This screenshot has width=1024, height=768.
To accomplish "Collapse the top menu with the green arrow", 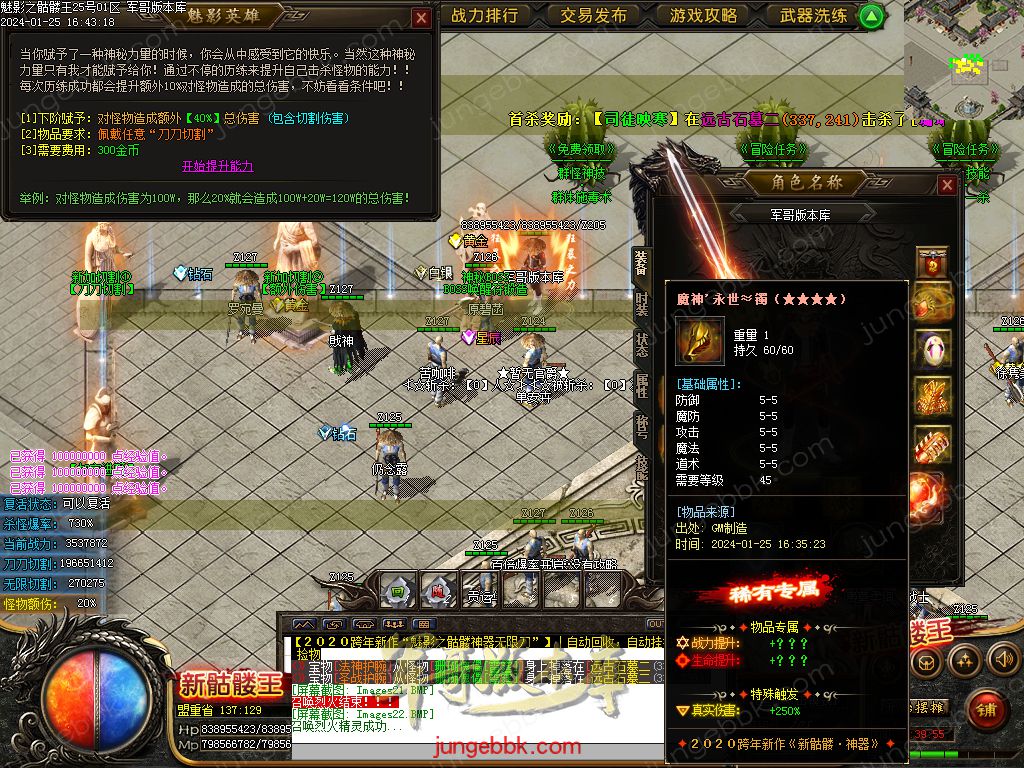I will (871, 16).
